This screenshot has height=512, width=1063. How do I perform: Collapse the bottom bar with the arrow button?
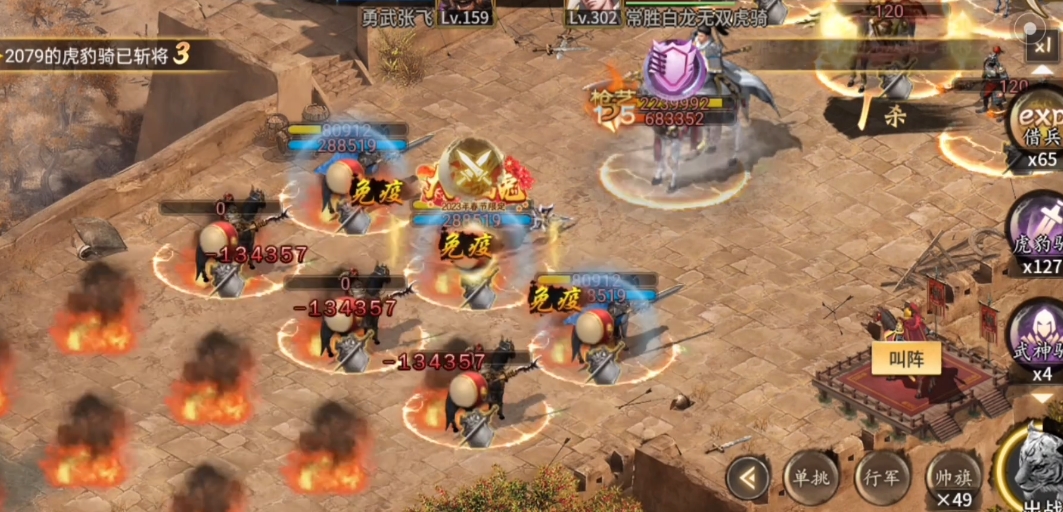pos(748,478)
